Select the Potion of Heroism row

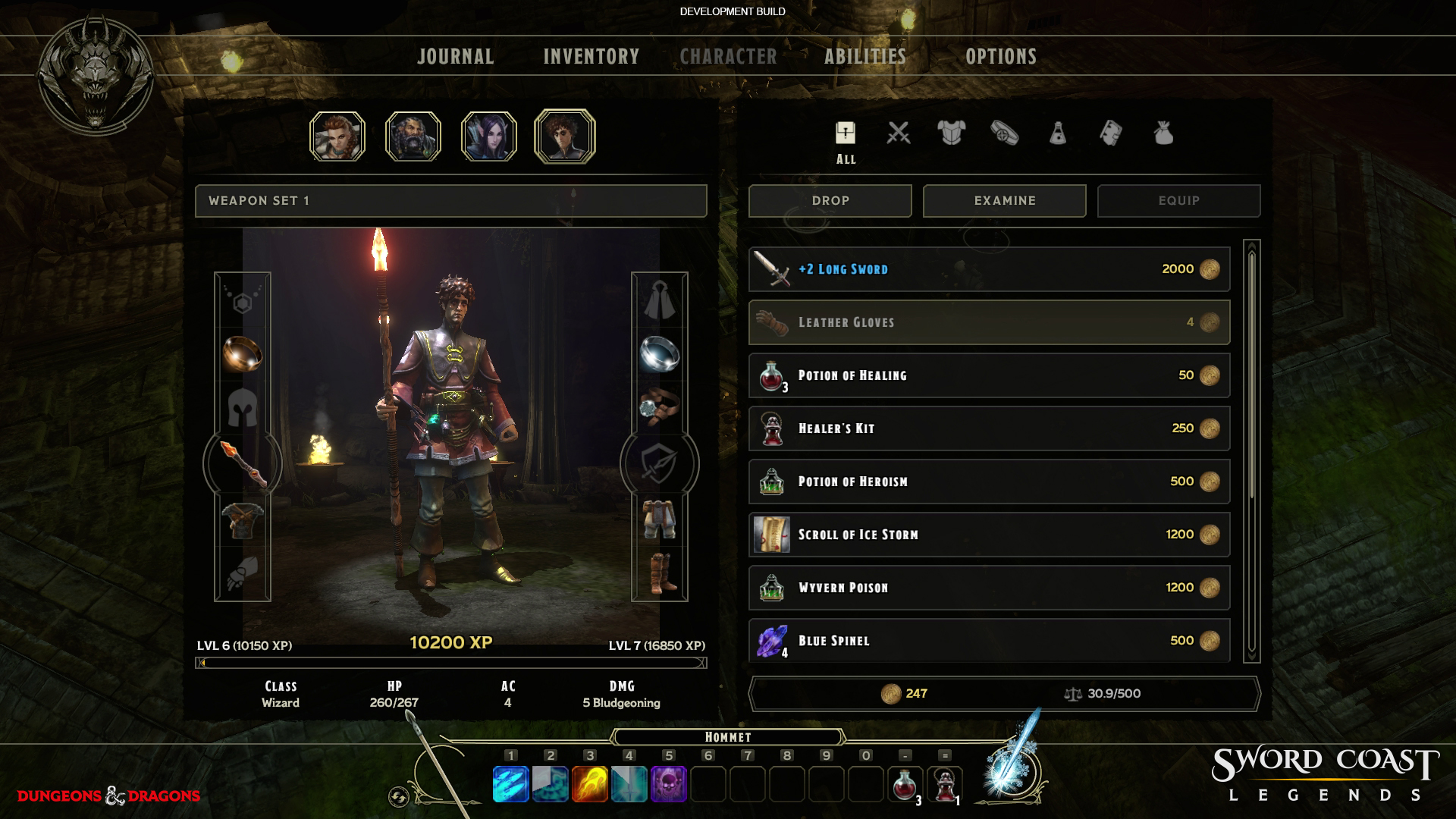pos(988,482)
